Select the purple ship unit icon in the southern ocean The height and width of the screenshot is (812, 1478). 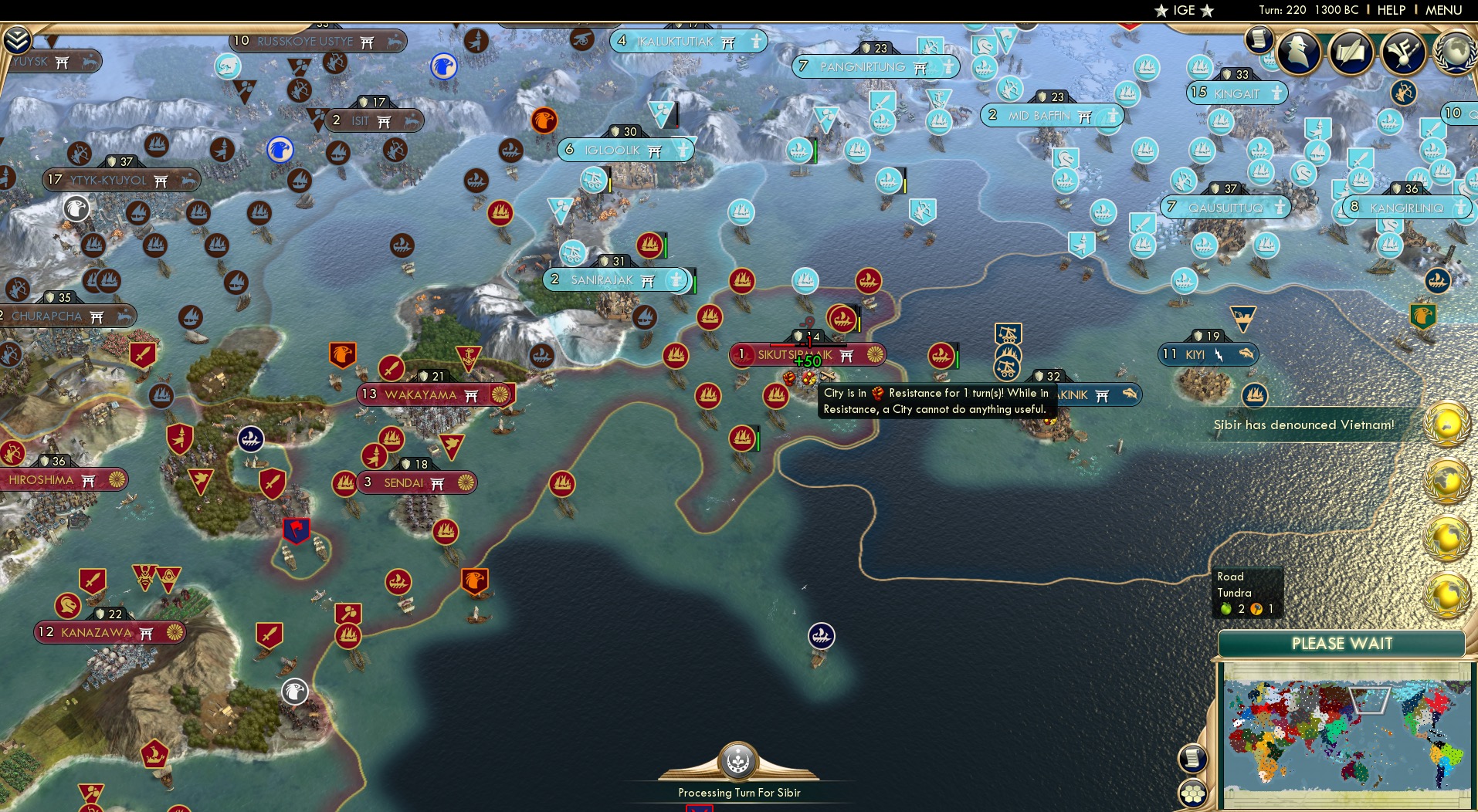(x=821, y=634)
